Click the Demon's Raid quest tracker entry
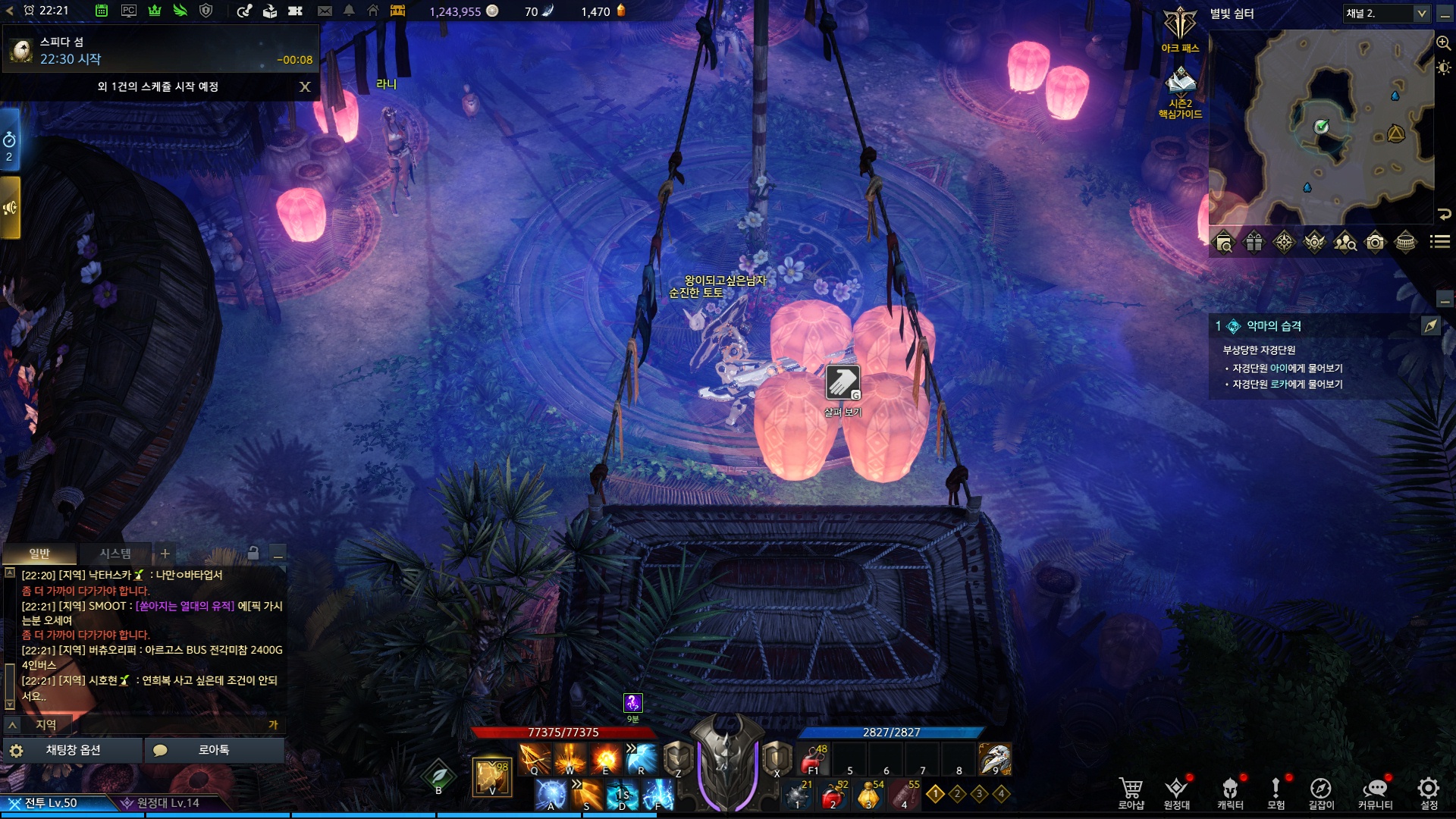Image resolution: width=1456 pixels, height=819 pixels. tap(1274, 326)
